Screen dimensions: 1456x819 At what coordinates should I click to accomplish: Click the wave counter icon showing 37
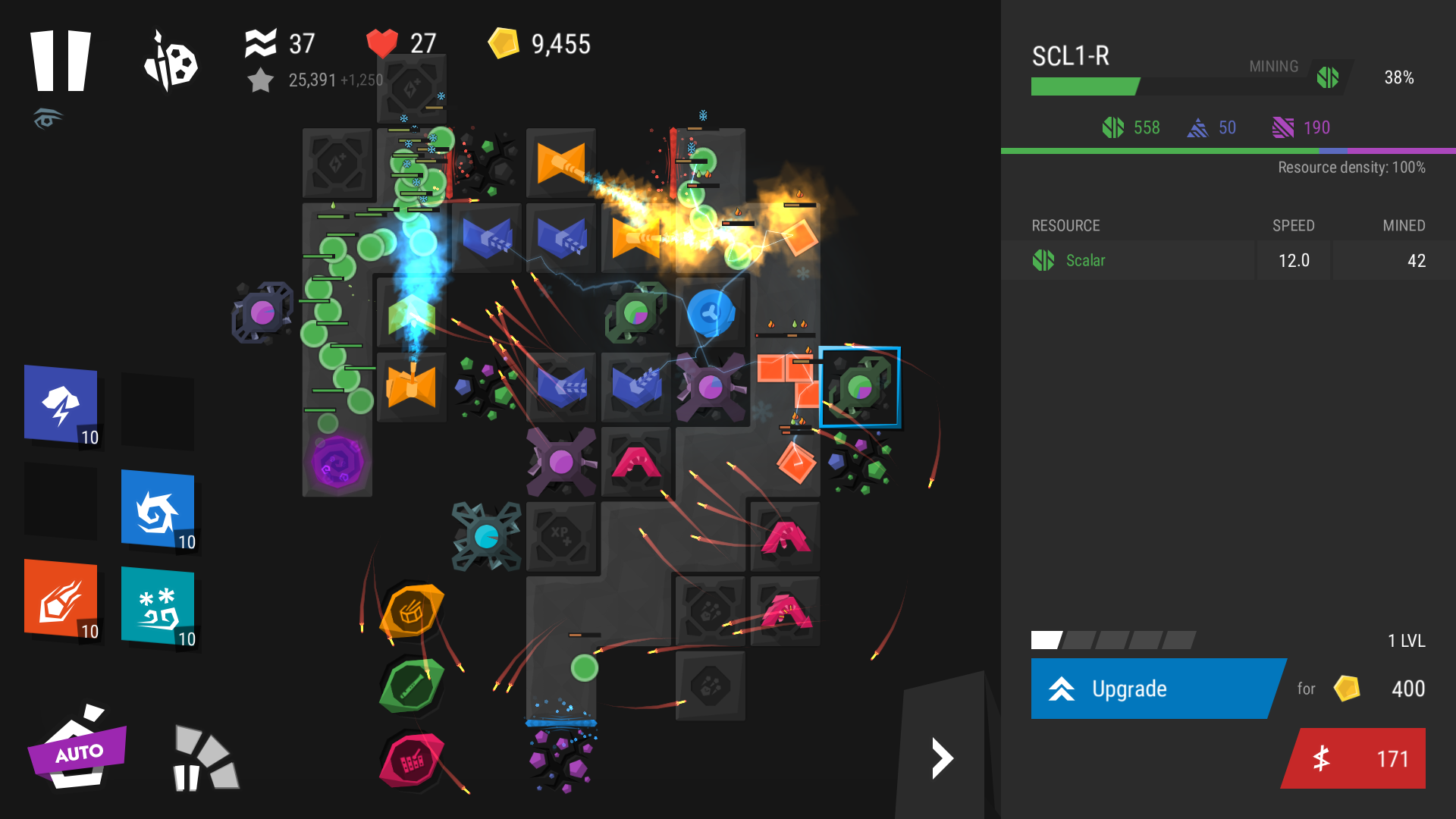[x=261, y=43]
